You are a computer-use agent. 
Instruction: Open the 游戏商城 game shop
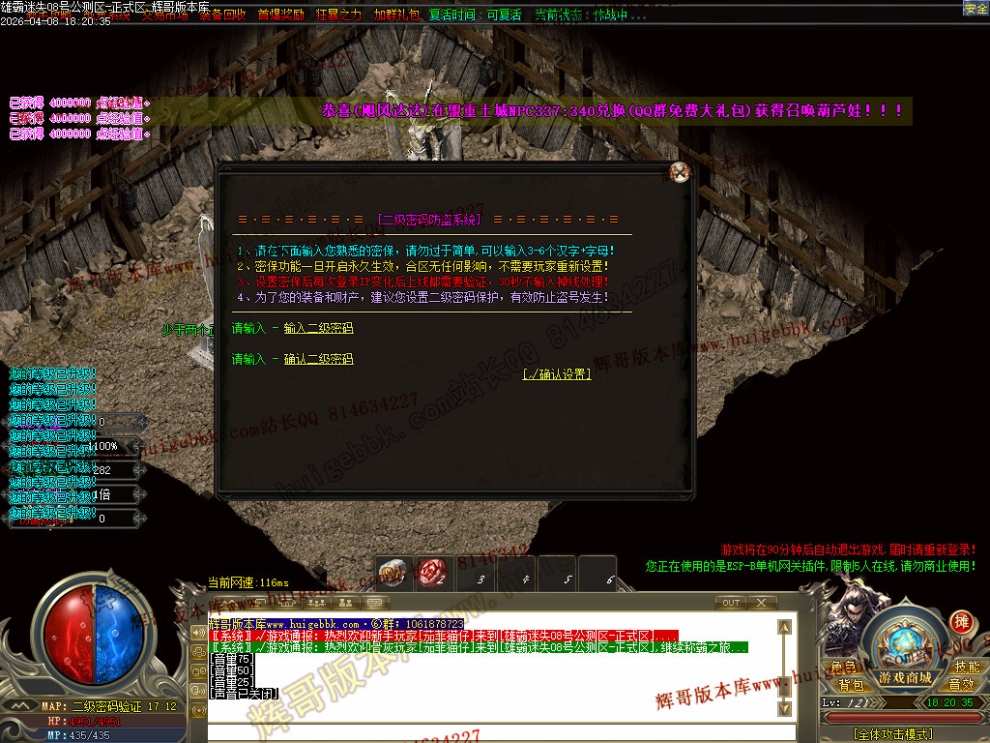pyautogui.click(x=906, y=678)
